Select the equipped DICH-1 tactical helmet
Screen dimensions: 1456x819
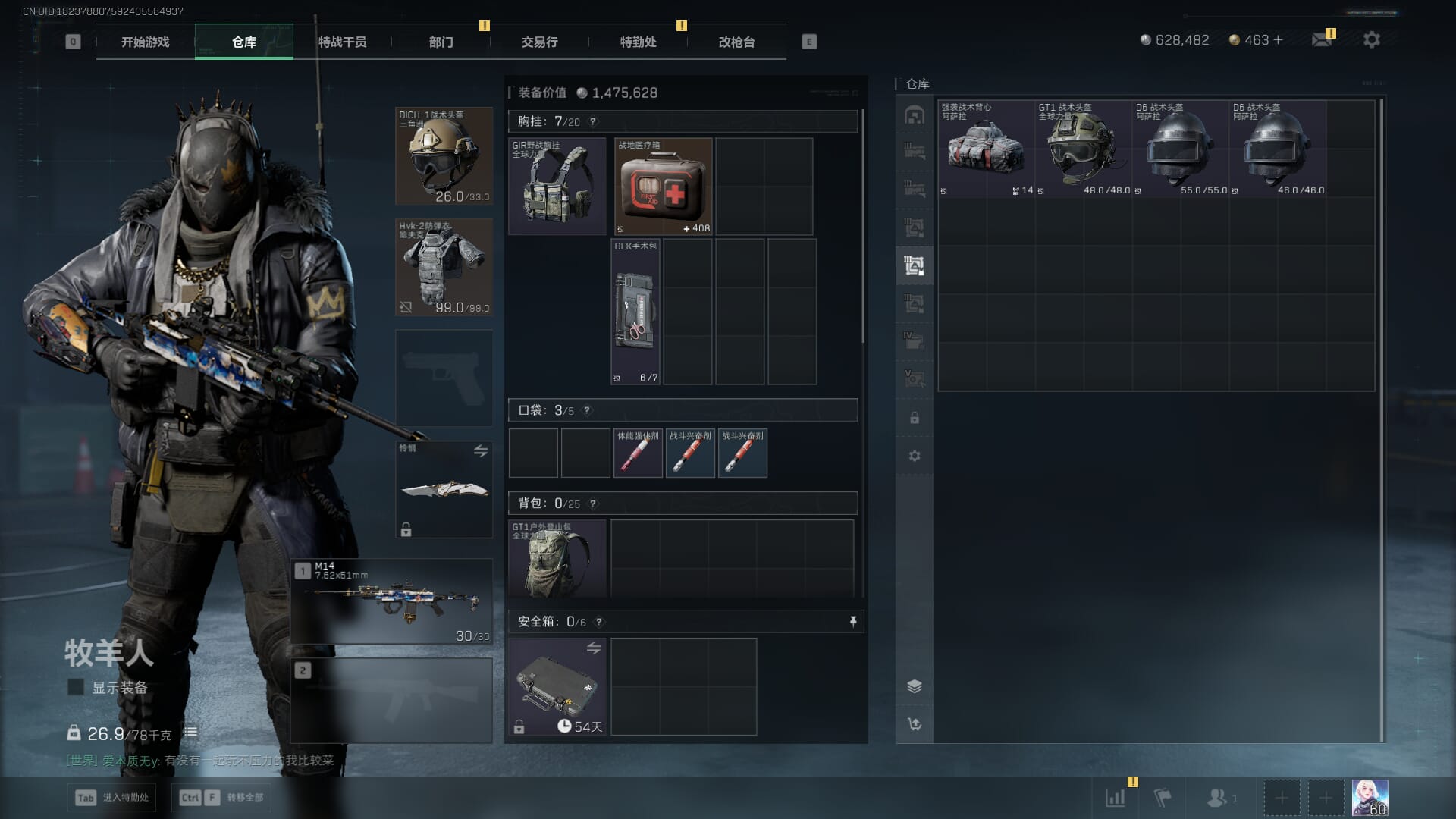[444, 156]
